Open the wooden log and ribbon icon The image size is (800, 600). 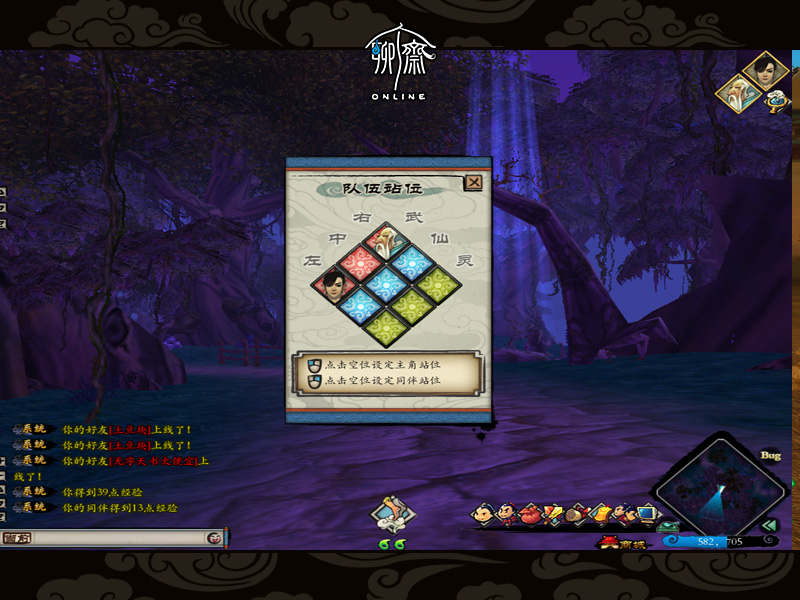pos(577,515)
